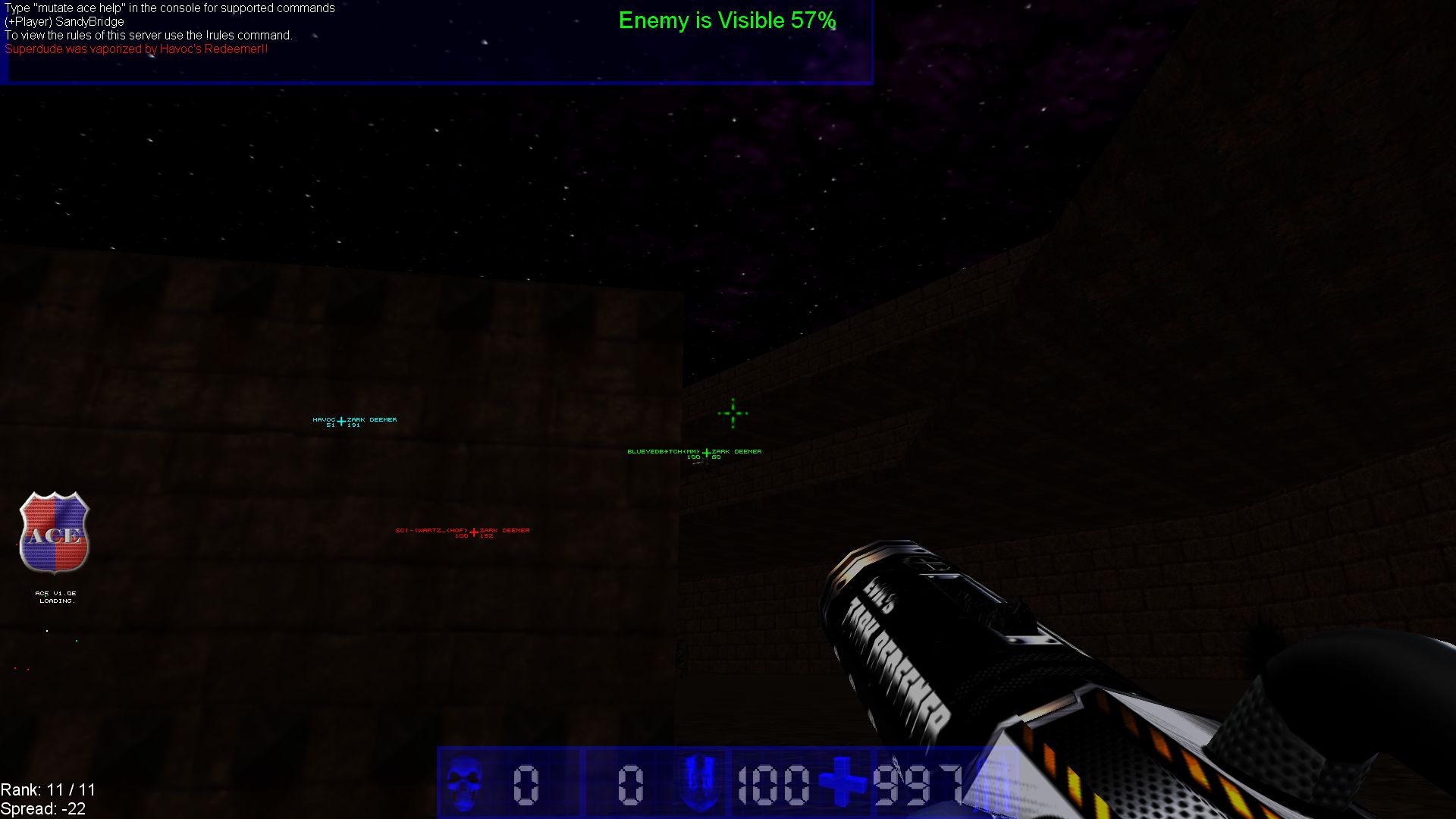The width and height of the screenshot is (1456, 819).
Task: Click the chat message box
Action: (437, 42)
